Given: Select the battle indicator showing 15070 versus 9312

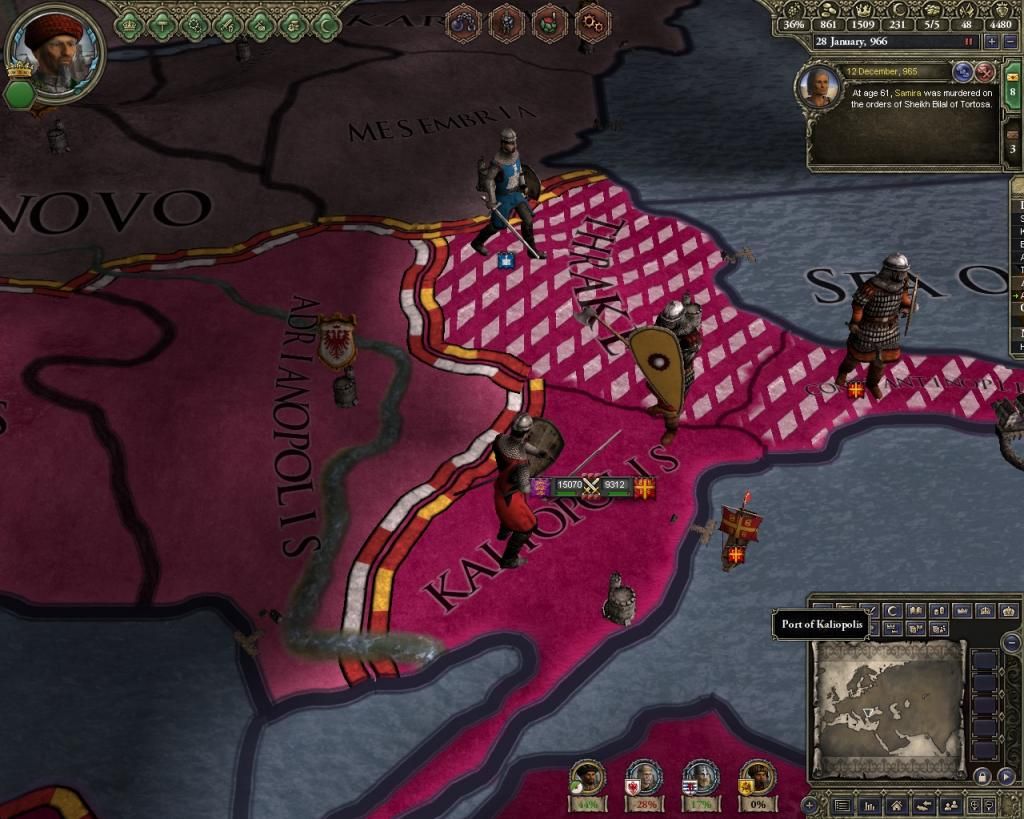Looking at the screenshot, I should click(592, 486).
